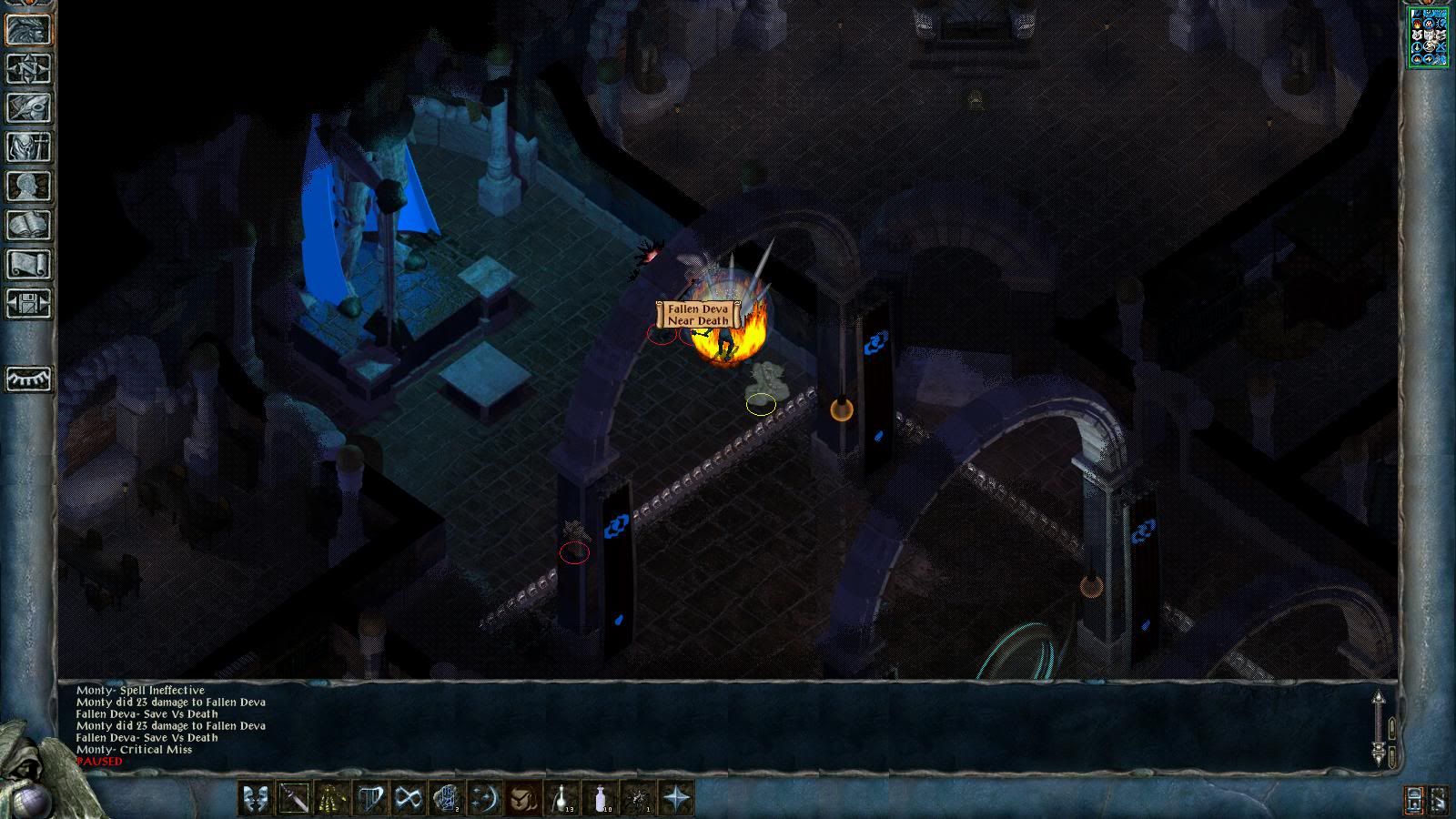Click the infinity symbol ability icon
The width and height of the screenshot is (1456, 819).
pyautogui.click(x=409, y=799)
